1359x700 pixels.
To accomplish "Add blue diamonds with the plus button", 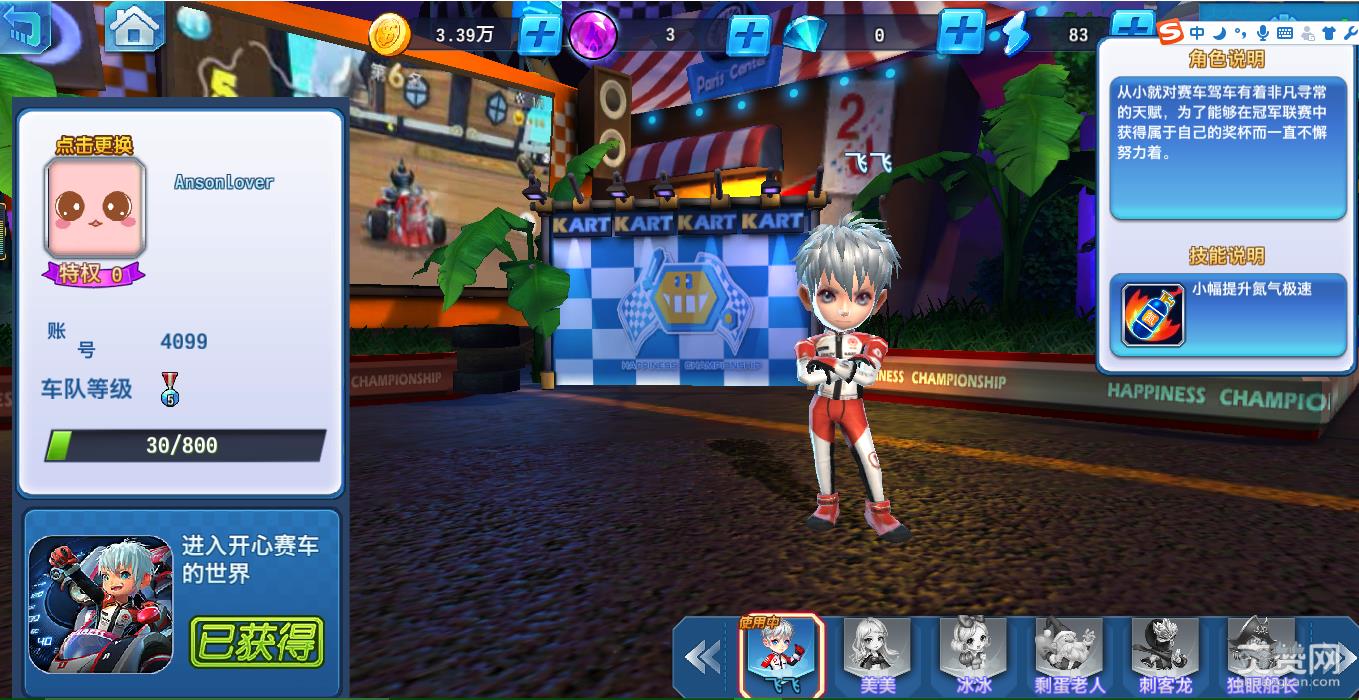I will [x=961, y=32].
